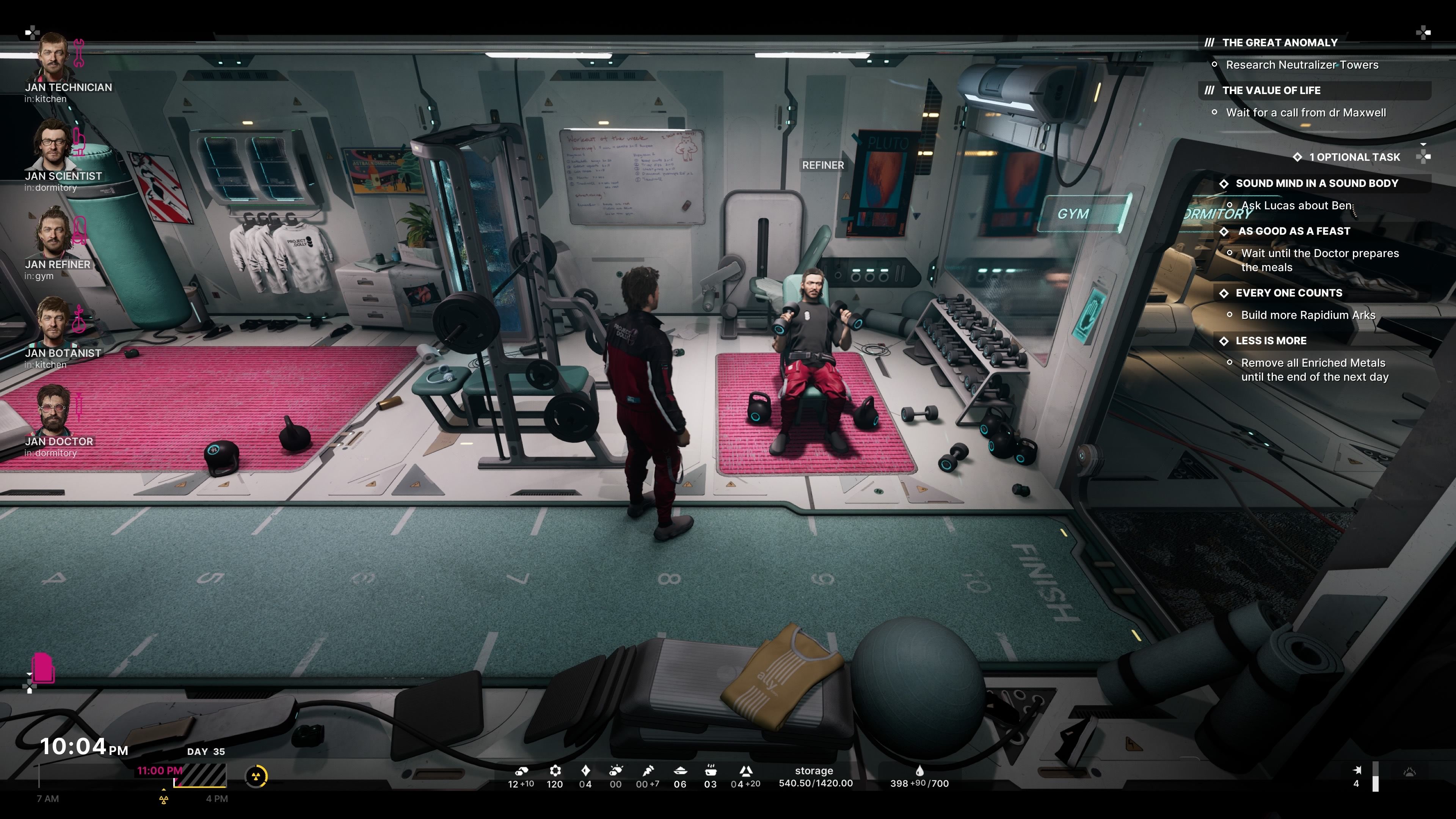The image size is (1456, 819).
Task: Pick Jan Botanist from the crew list
Action: coord(54,322)
